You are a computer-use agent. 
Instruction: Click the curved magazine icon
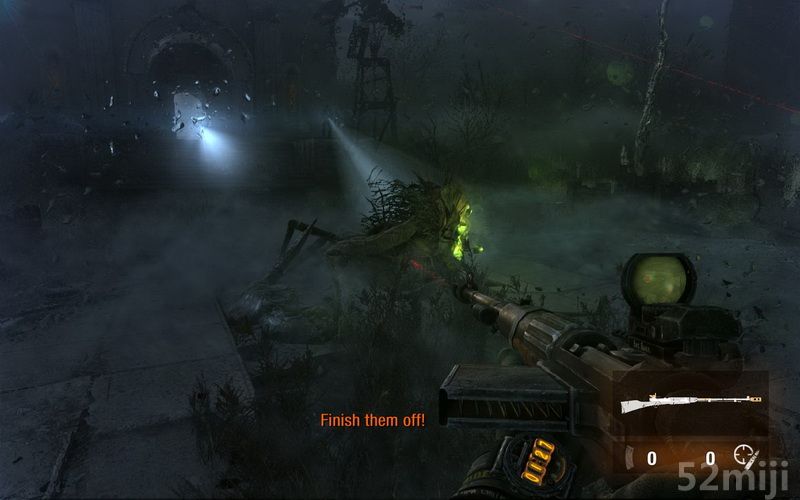coord(630,459)
